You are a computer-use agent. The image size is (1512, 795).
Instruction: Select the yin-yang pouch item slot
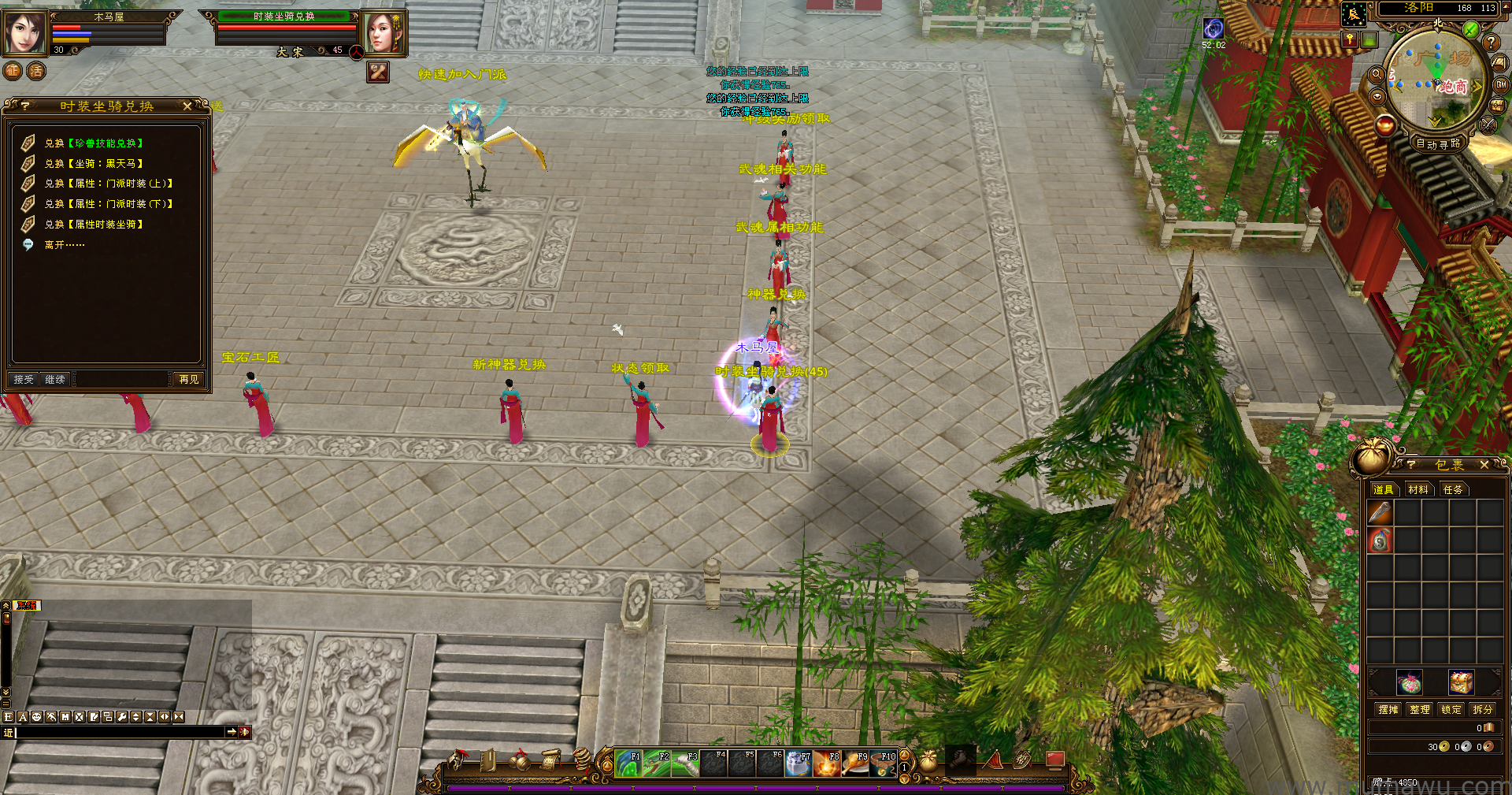pos(1380,541)
